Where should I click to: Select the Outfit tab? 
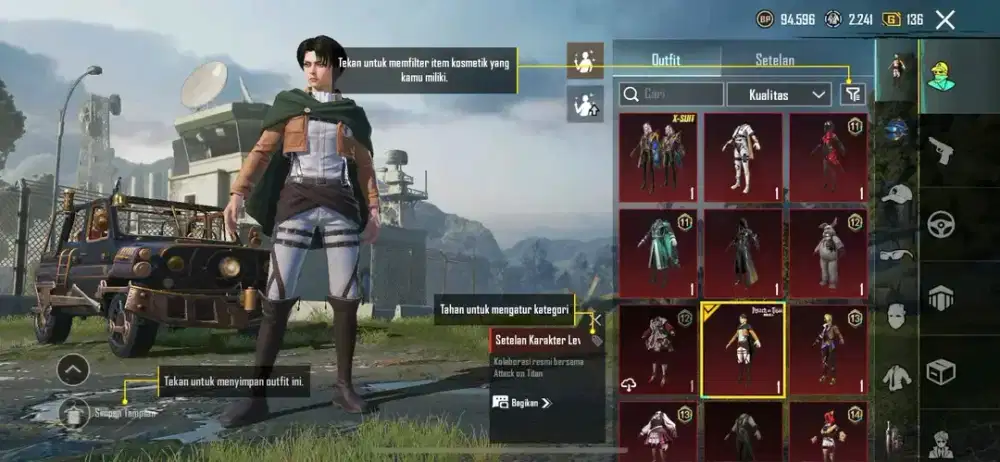click(x=666, y=60)
